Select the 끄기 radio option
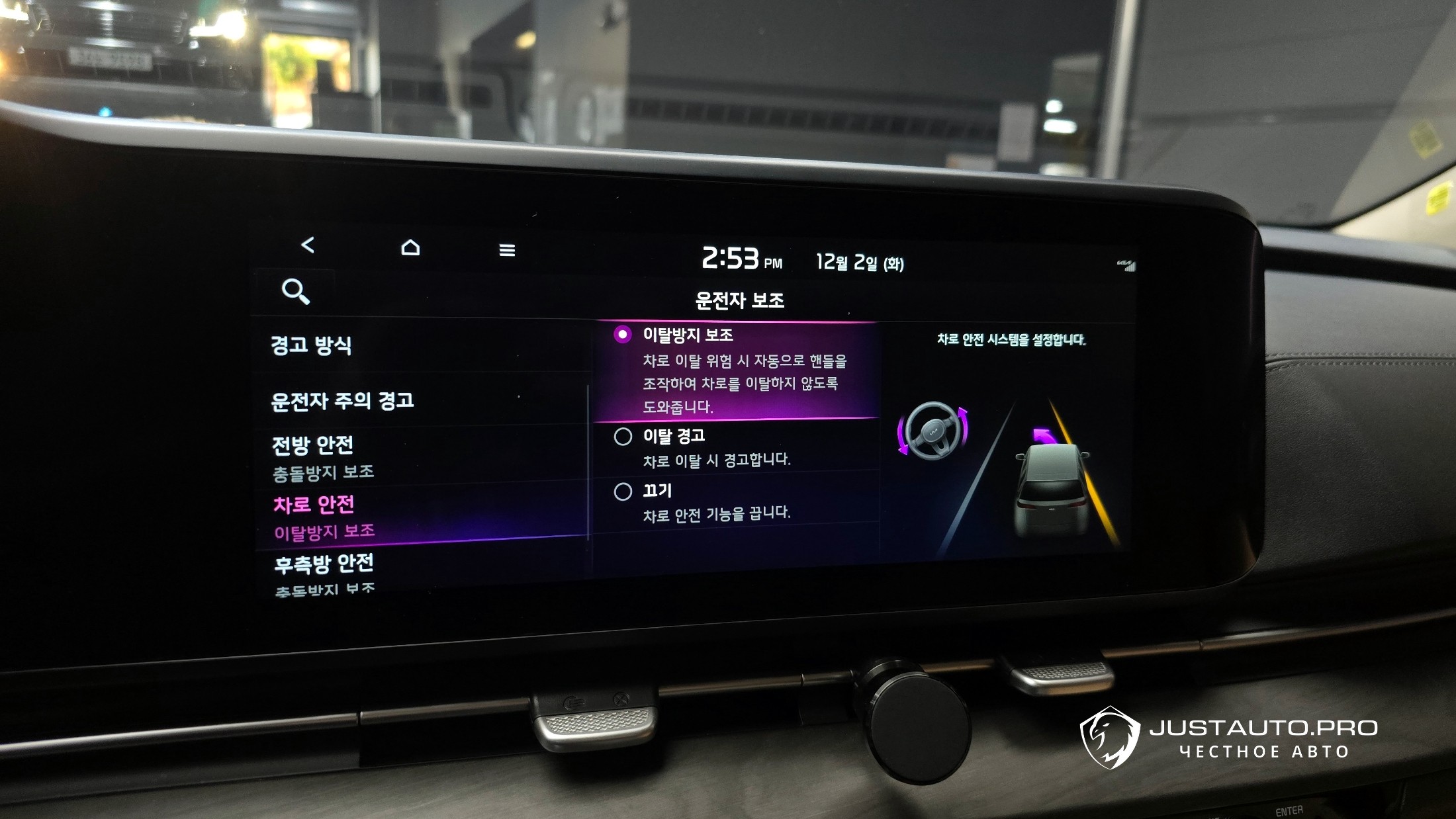The width and height of the screenshot is (1456, 819). [623, 492]
